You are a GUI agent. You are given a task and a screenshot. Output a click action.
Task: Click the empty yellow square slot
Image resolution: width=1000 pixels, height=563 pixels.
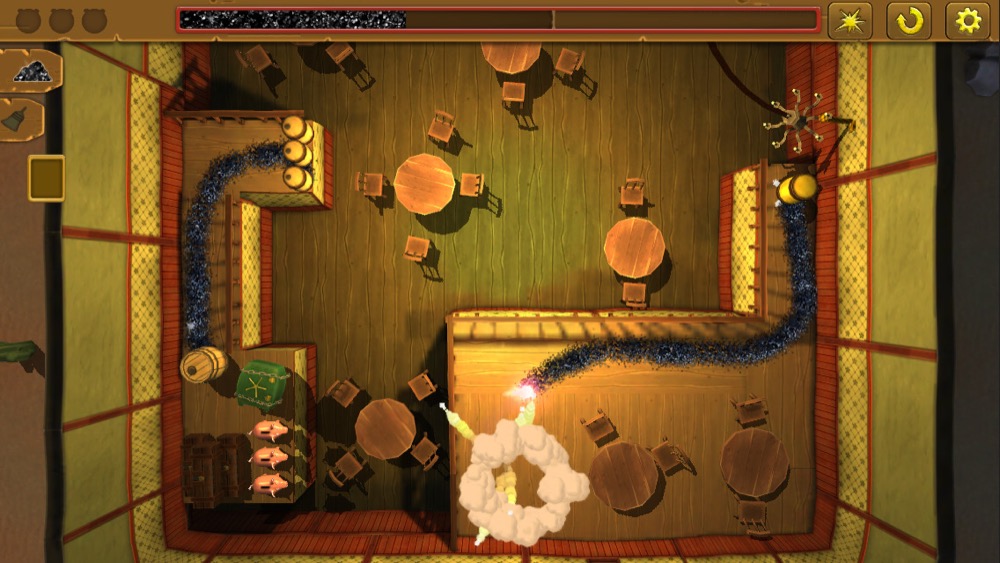(46, 178)
